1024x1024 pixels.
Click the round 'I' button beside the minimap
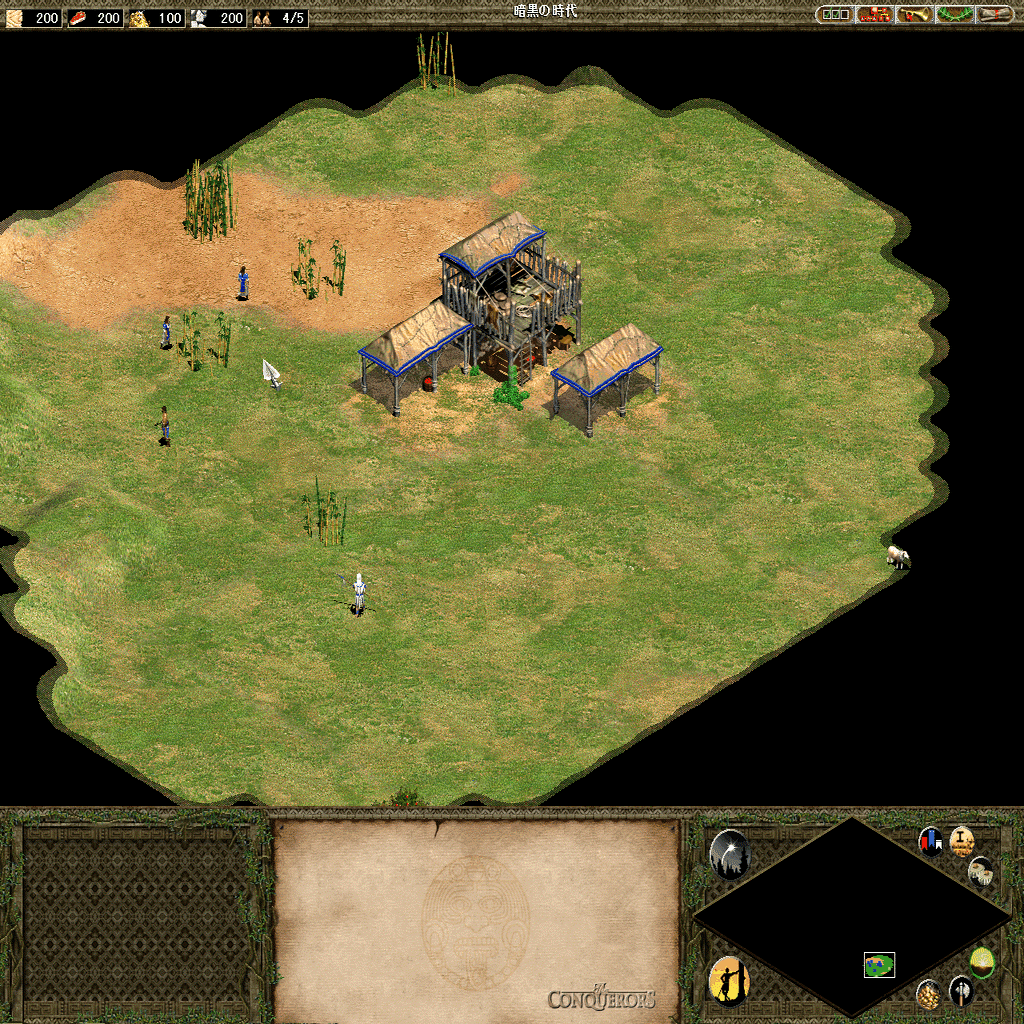click(x=962, y=841)
